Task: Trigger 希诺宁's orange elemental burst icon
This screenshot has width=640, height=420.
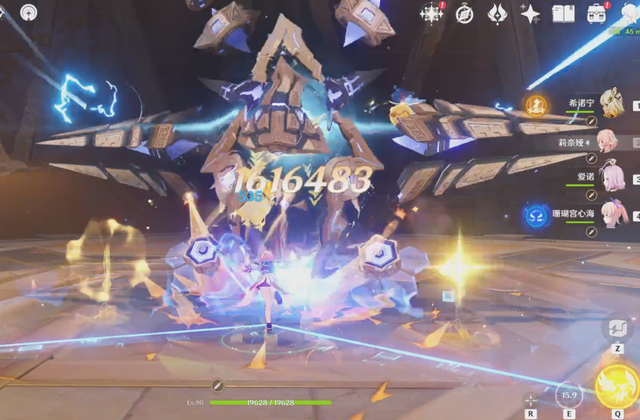Action: click(x=535, y=102)
